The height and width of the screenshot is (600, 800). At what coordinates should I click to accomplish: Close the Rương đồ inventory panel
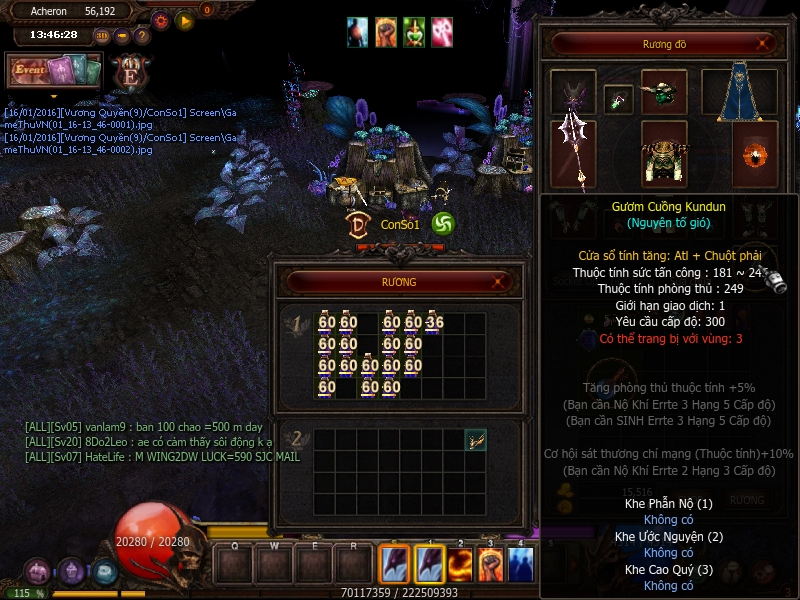(x=764, y=43)
